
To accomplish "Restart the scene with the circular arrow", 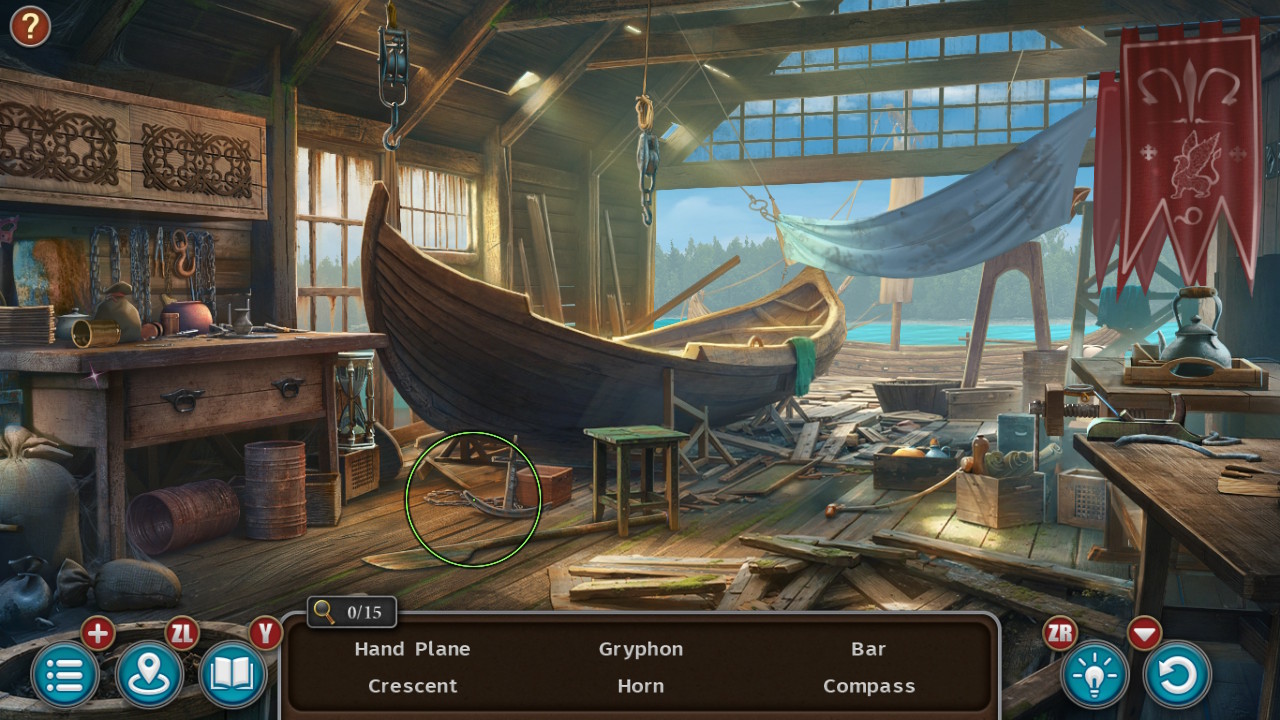I will [1176, 674].
